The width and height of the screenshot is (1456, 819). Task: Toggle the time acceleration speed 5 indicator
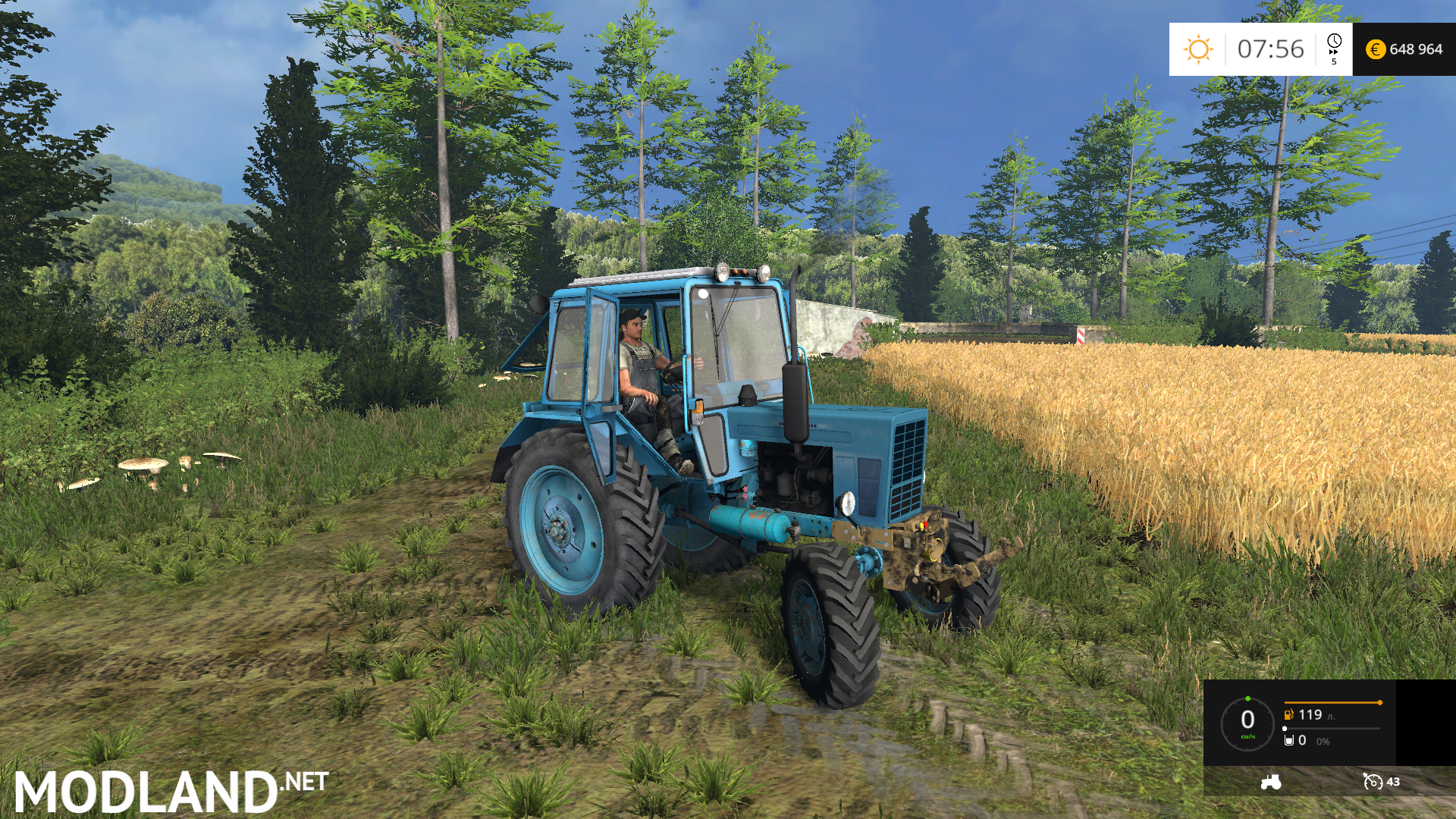tap(1334, 61)
